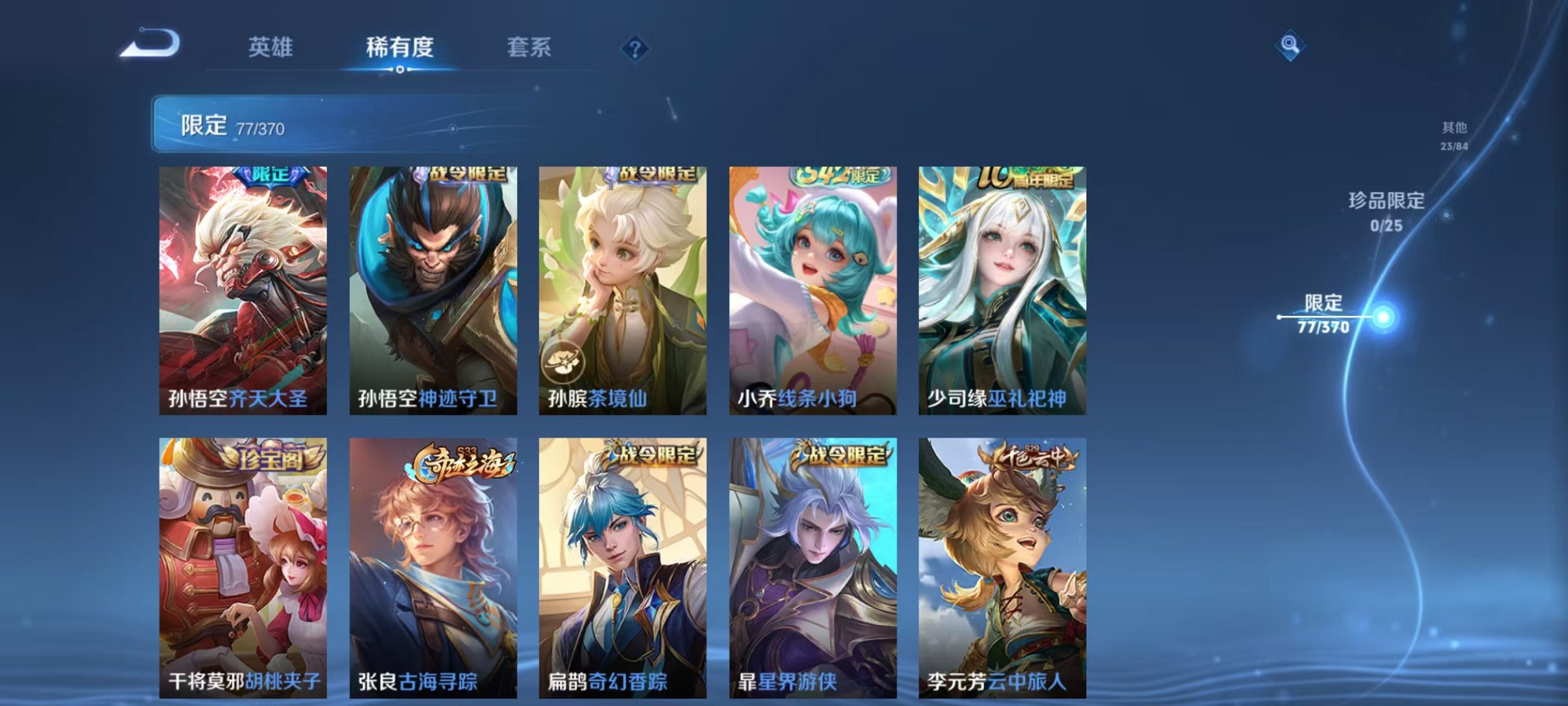The height and width of the screenshot is (706, 1568).
Task: Open the help question mark icon
Action: (x=636, y=49)
